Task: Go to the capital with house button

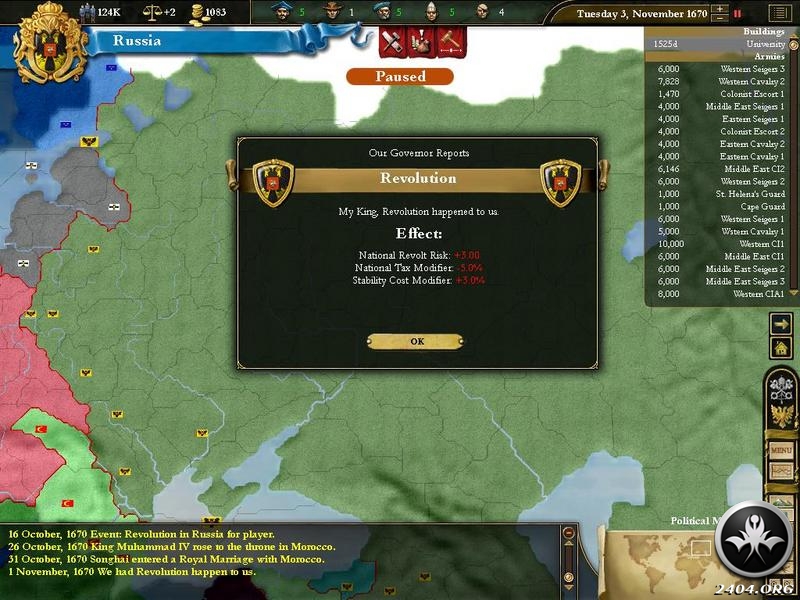Action: click(x=781, y=347)
